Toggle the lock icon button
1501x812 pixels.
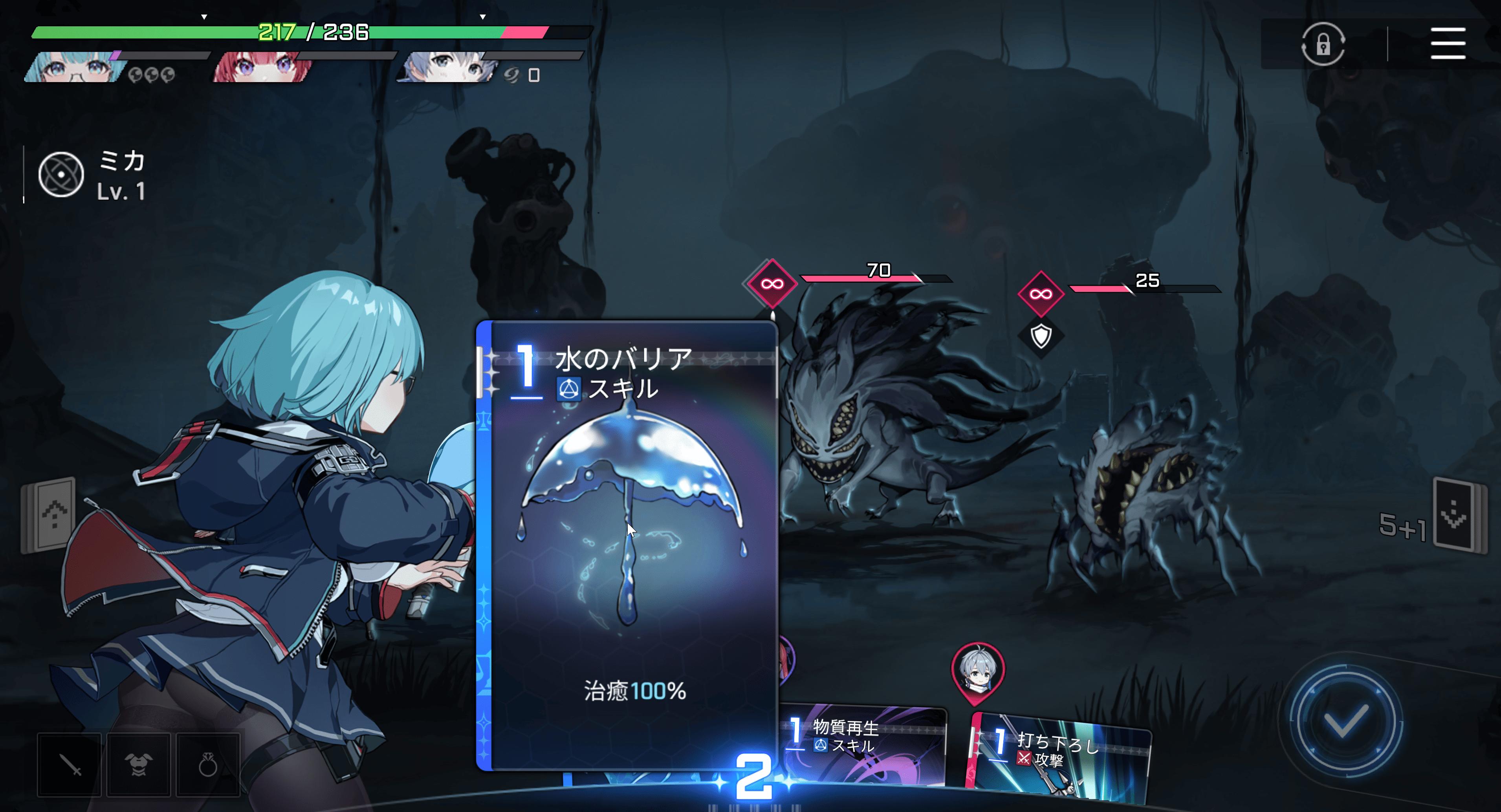coord(1323,44)
